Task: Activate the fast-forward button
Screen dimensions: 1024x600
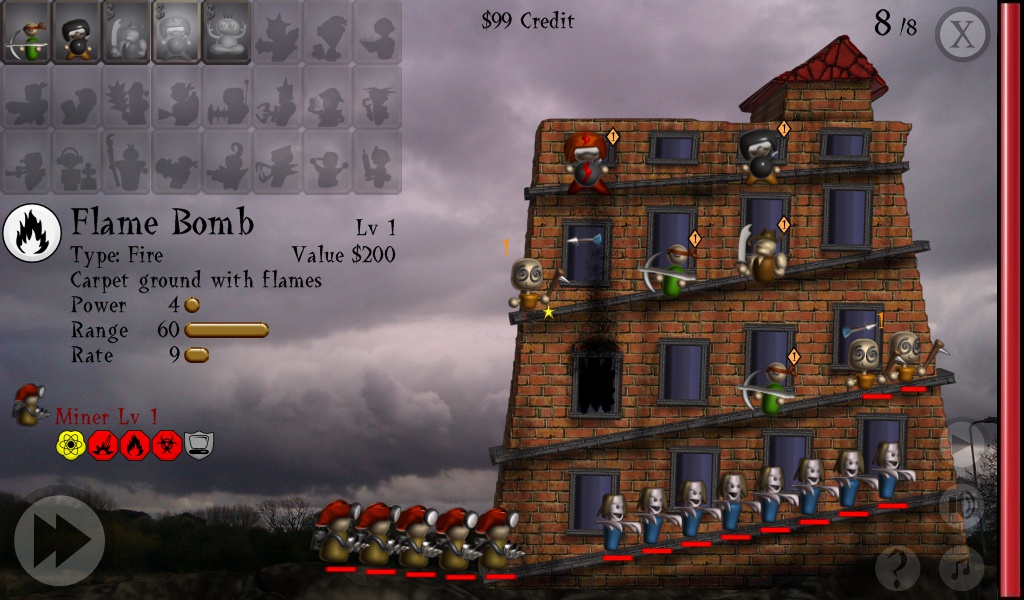Action: pos(59,540)
